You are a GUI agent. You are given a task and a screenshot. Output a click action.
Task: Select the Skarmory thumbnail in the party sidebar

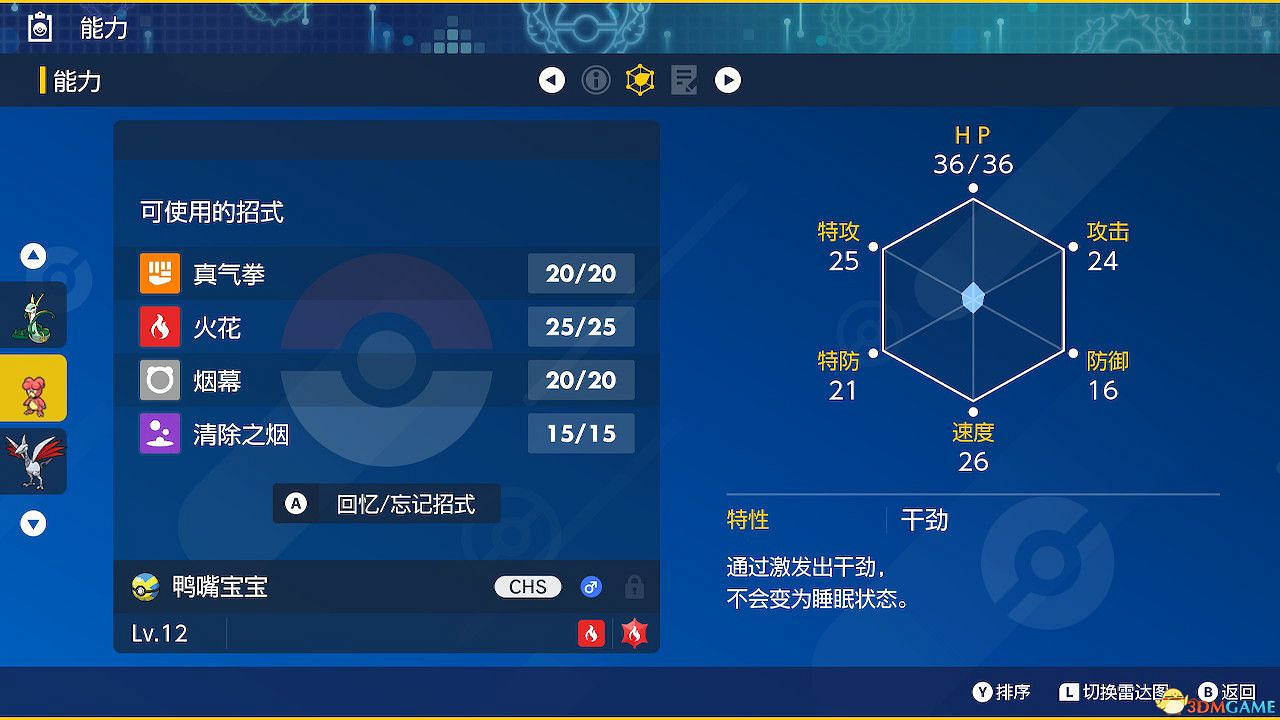[x=33, y=461]
